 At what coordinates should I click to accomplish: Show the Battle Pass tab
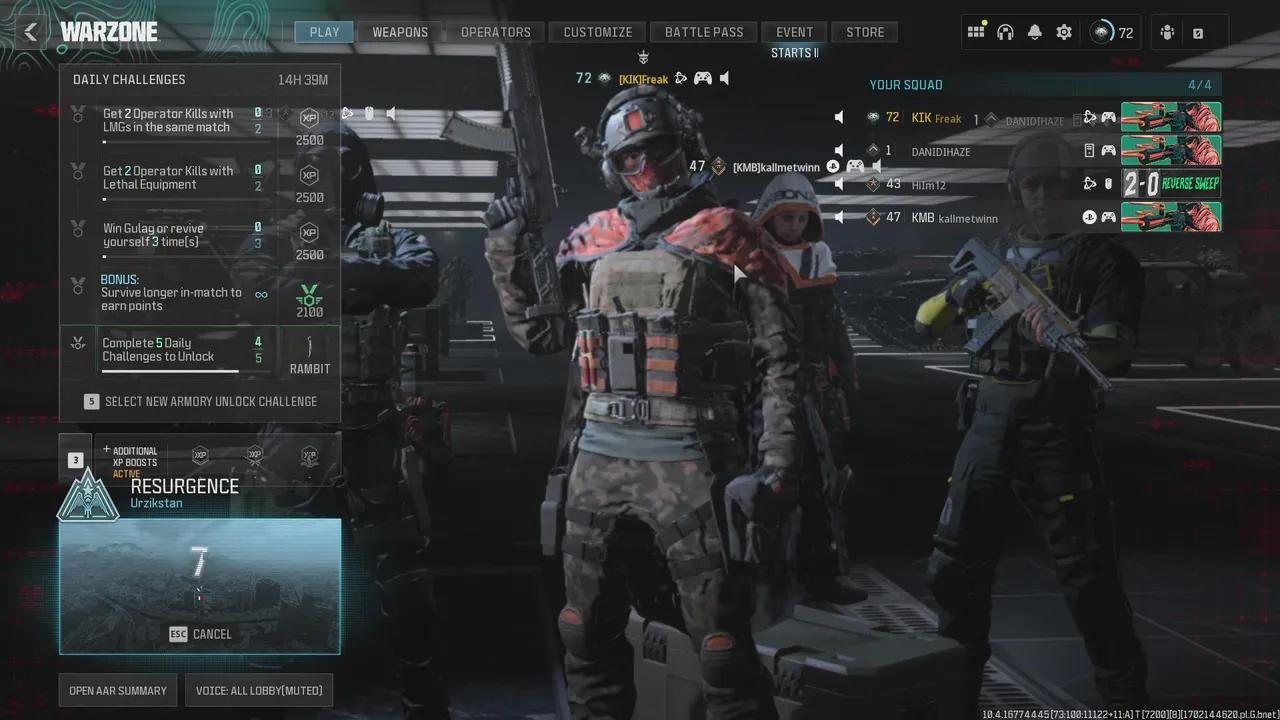704,32
